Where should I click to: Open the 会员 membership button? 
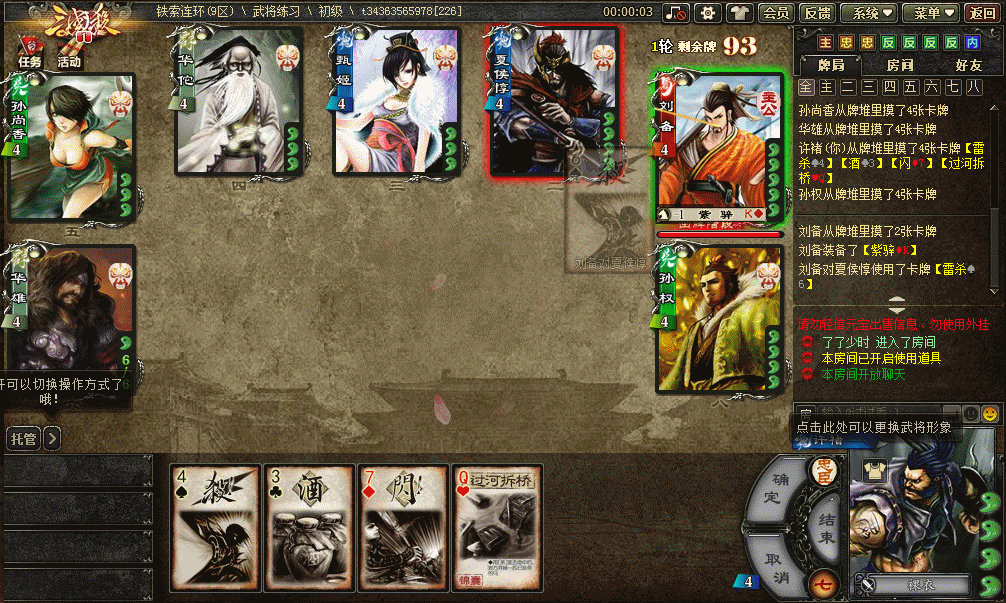(775, 13)
